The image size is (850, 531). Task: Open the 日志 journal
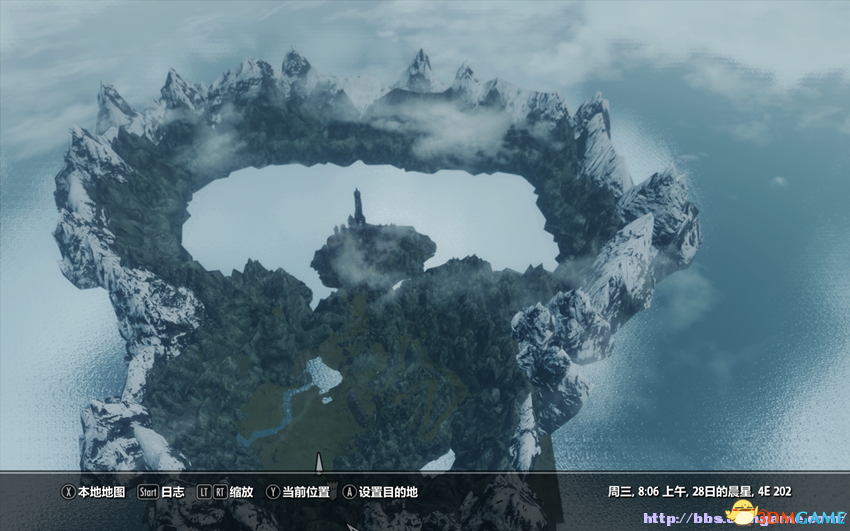pos(162,492)
